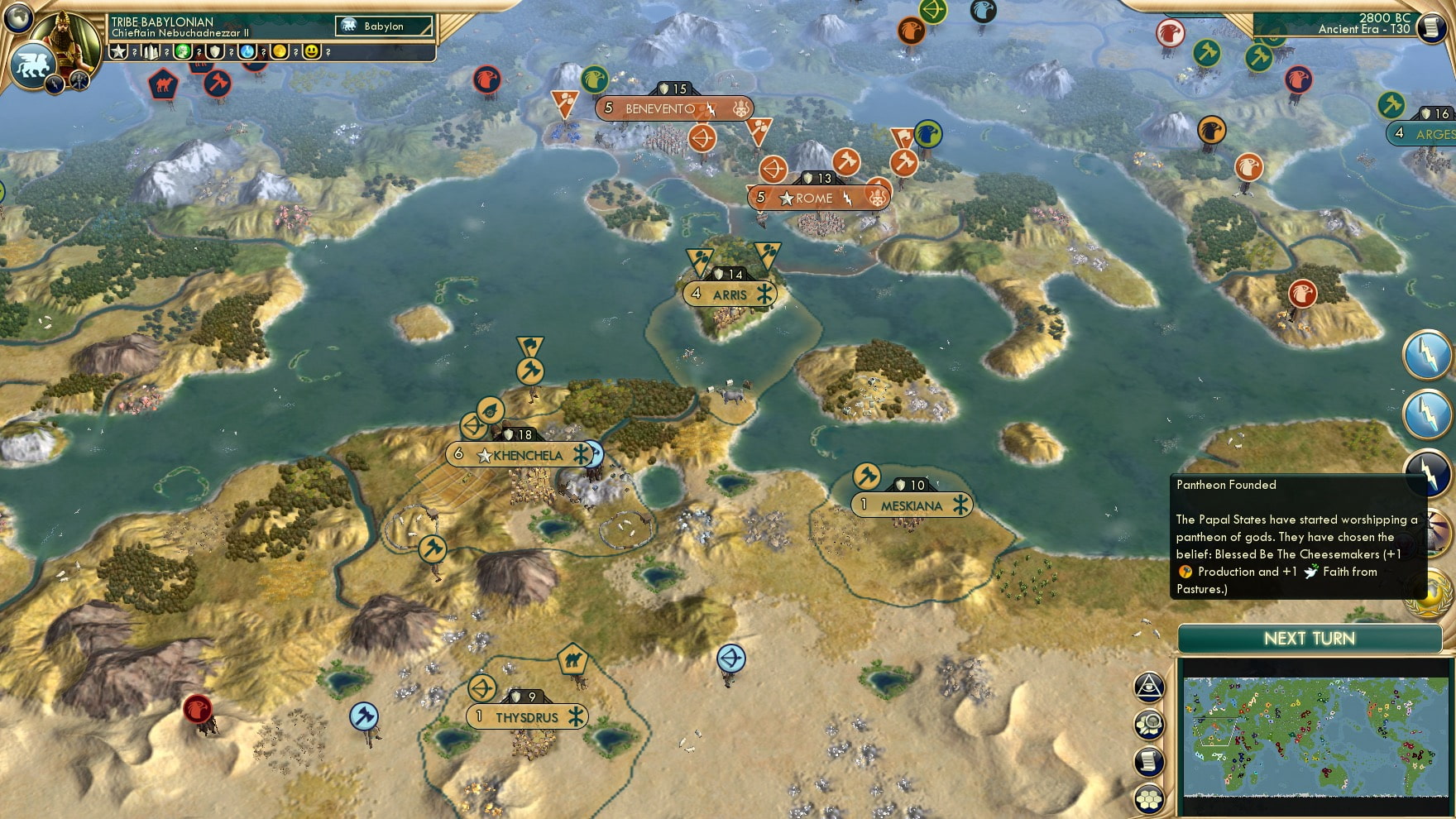Screen dimensions: 1456x819
Task: Click the faith shield icon in the status bar
Action: [217, 51]
